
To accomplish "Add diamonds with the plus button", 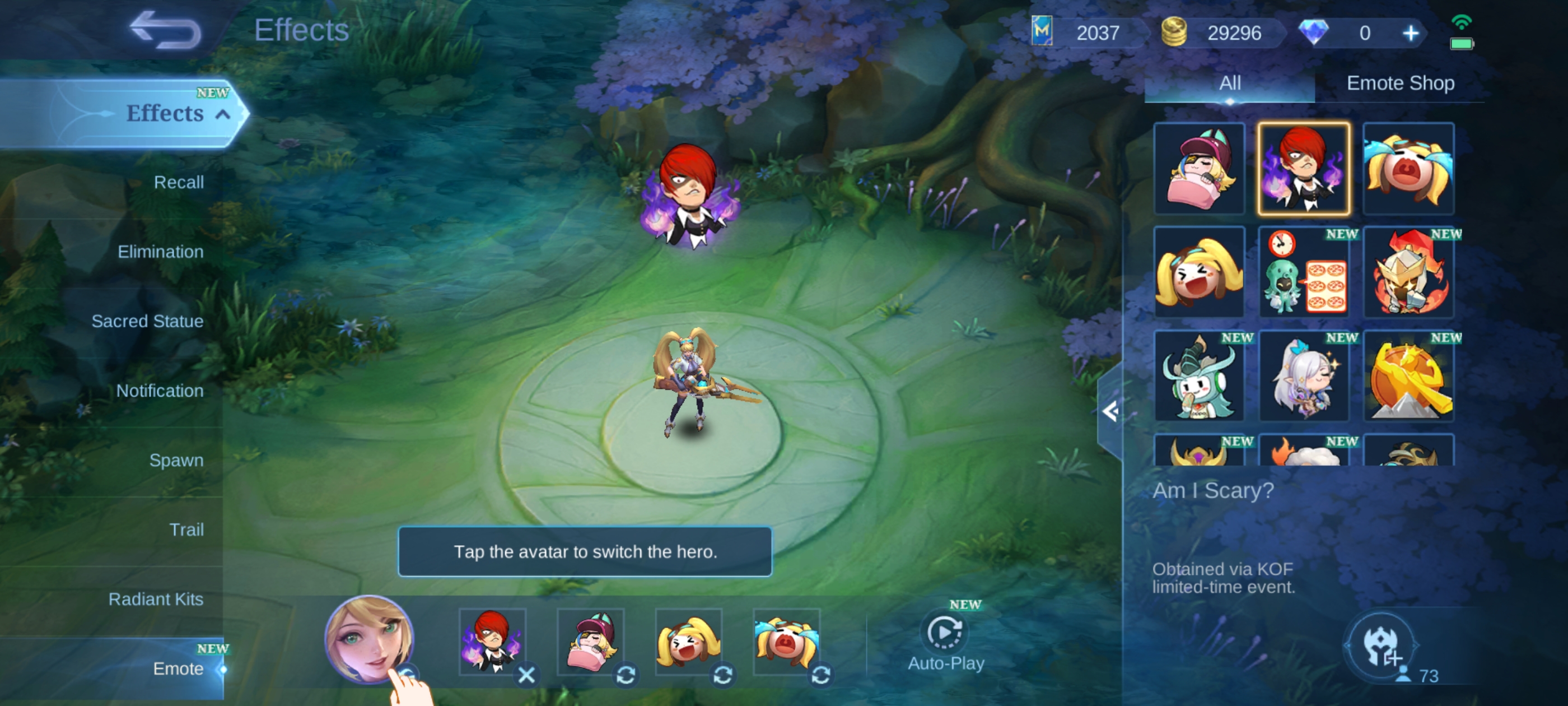I will [x=1410, y=33].
